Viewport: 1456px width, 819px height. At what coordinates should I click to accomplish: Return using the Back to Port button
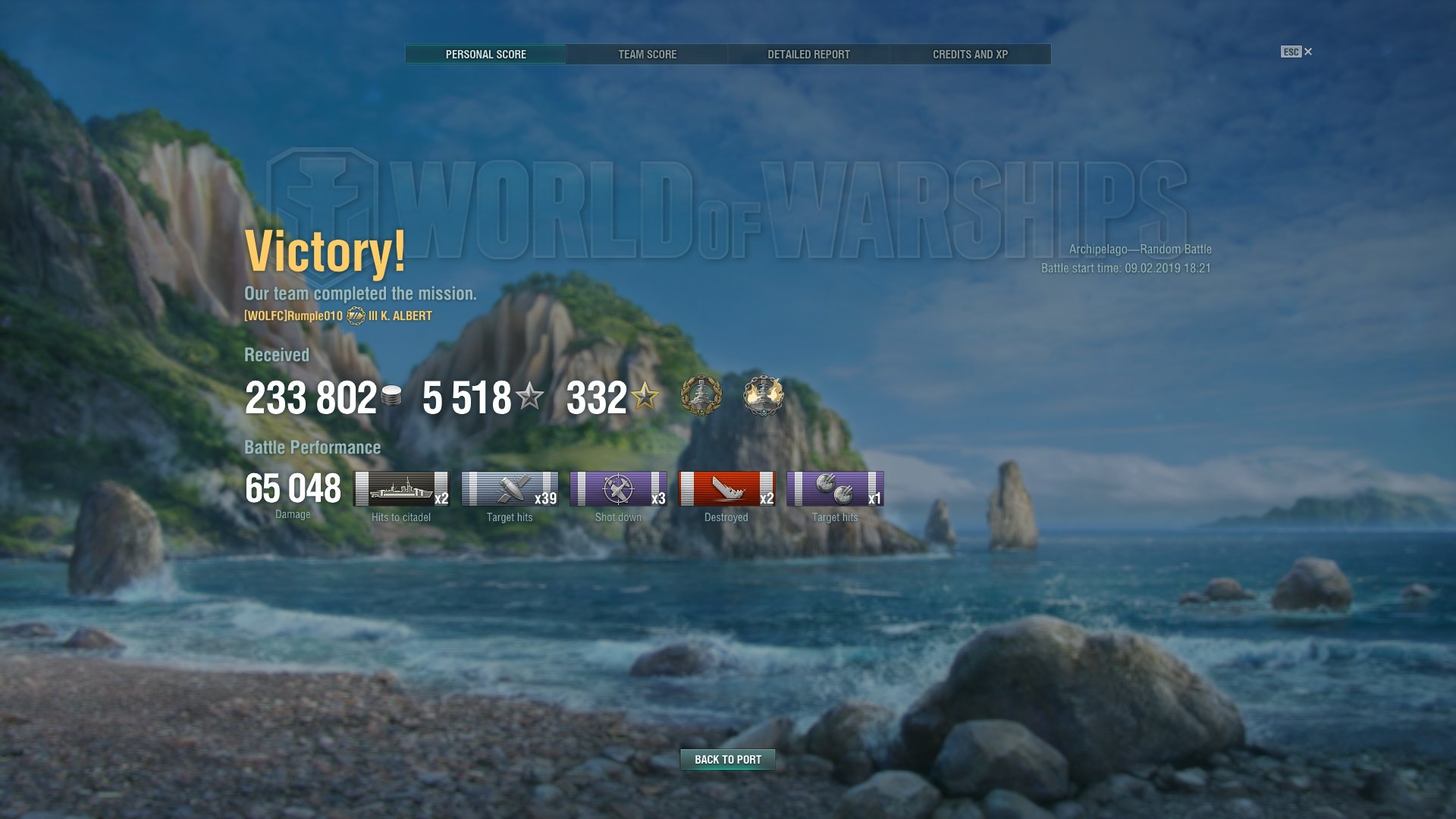click(727, 759)
